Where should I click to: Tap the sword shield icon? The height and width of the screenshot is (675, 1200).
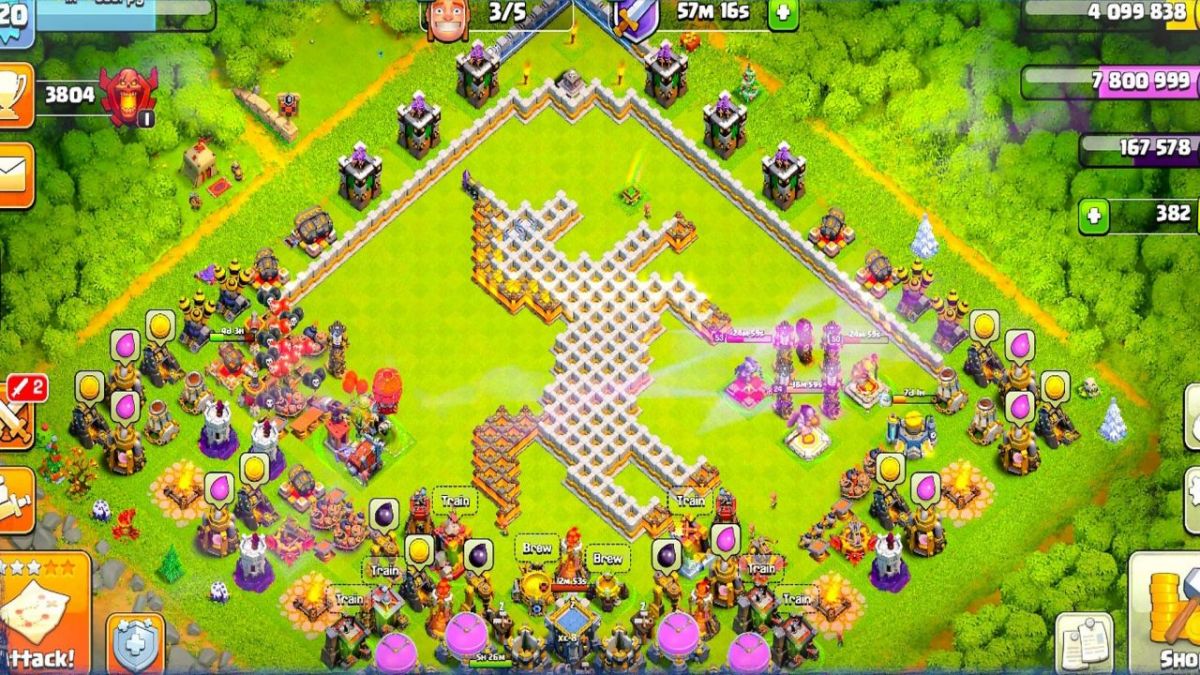point(637,17)
